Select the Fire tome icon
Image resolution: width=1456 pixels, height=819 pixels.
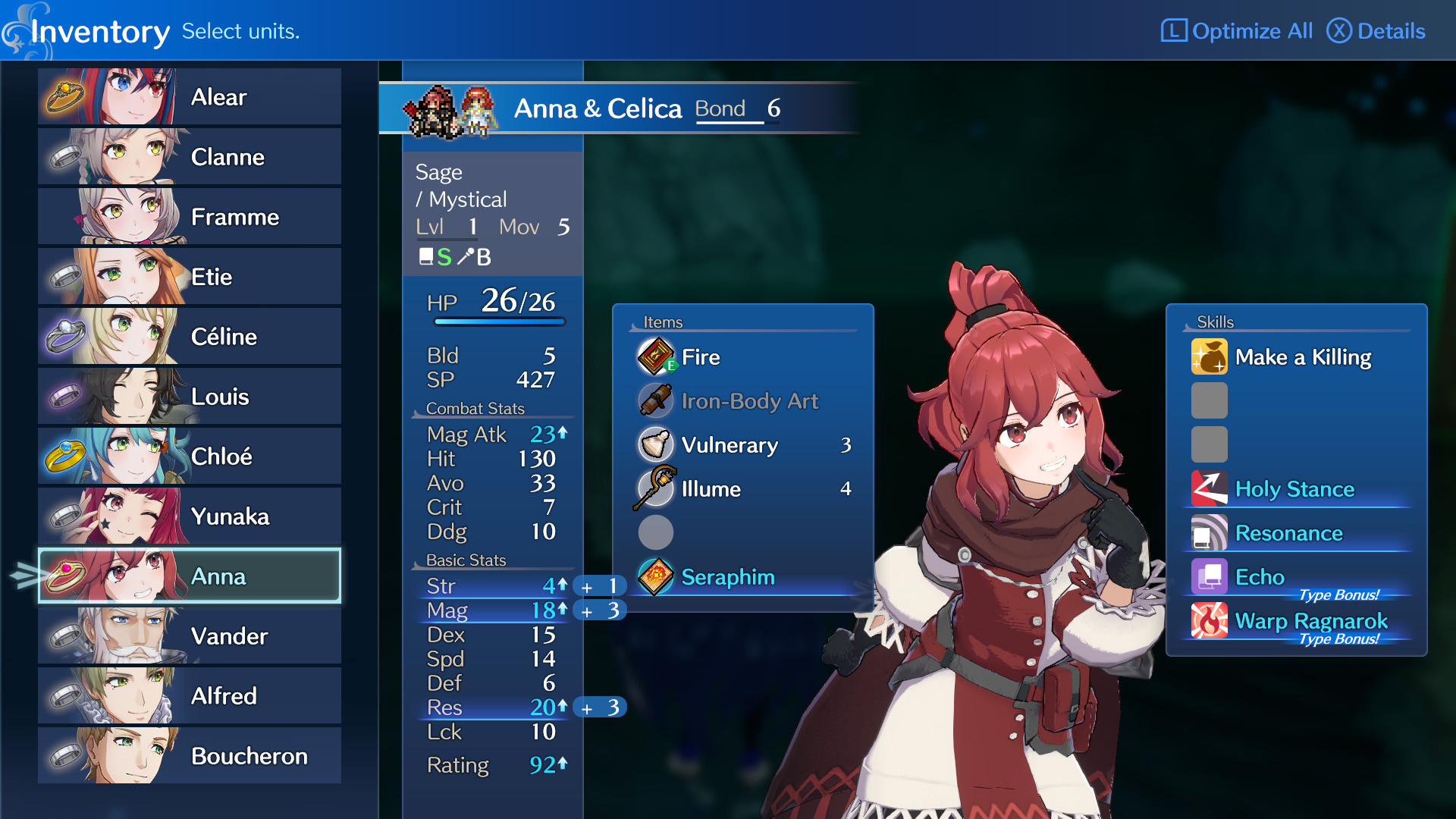click(656, 357)
